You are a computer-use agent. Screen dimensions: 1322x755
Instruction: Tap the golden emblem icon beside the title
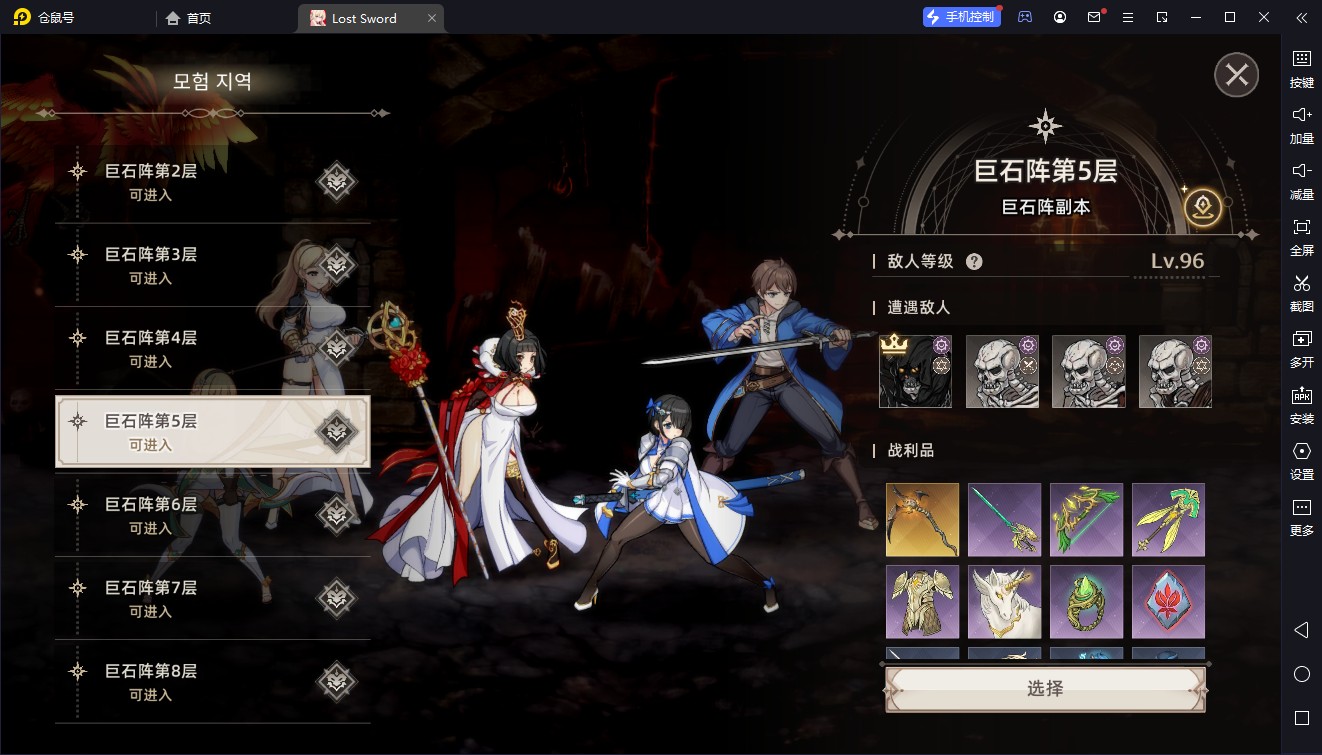point(1202,207)
